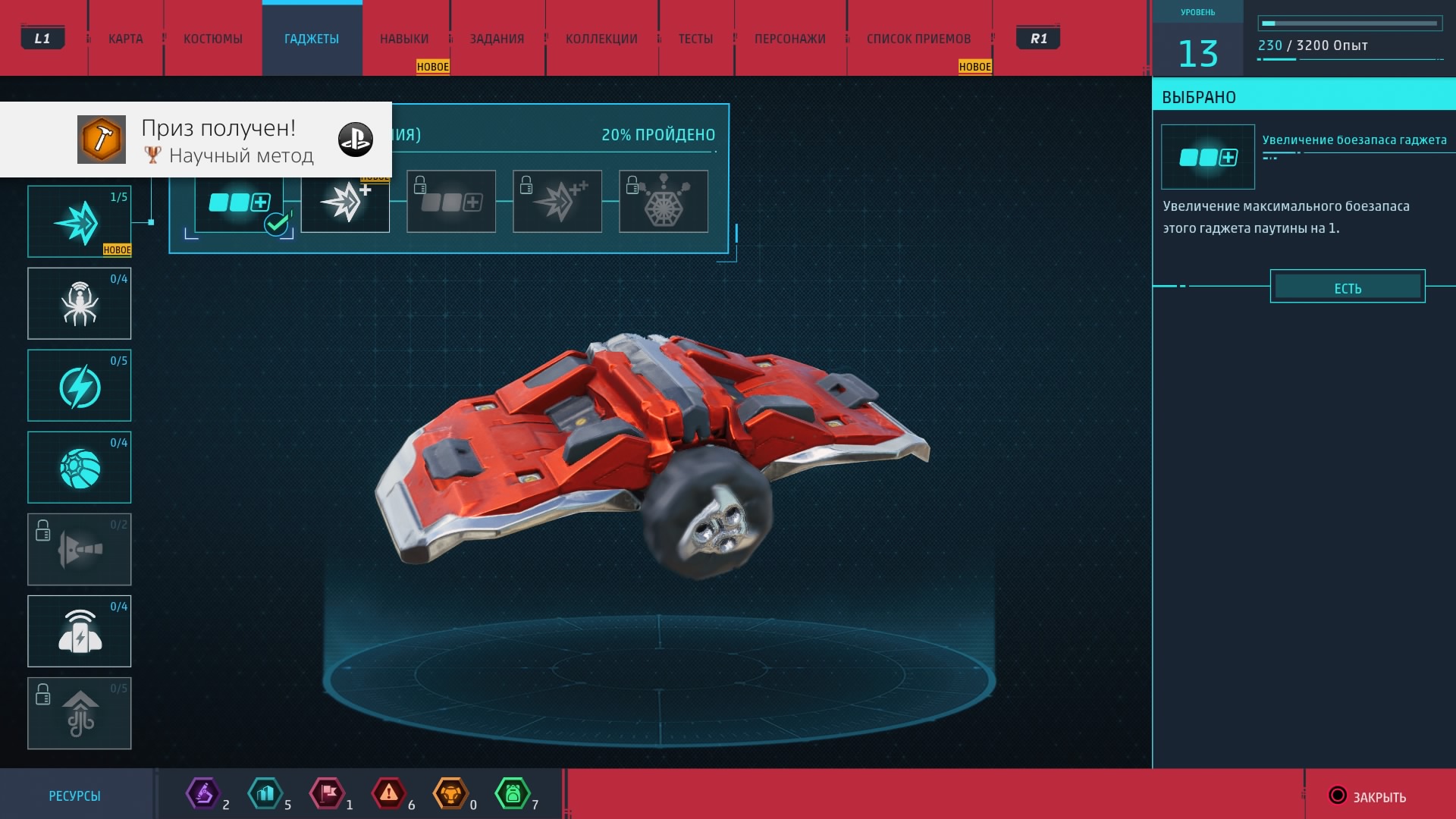Select the web shooter gadget slot

coord(80,221)
